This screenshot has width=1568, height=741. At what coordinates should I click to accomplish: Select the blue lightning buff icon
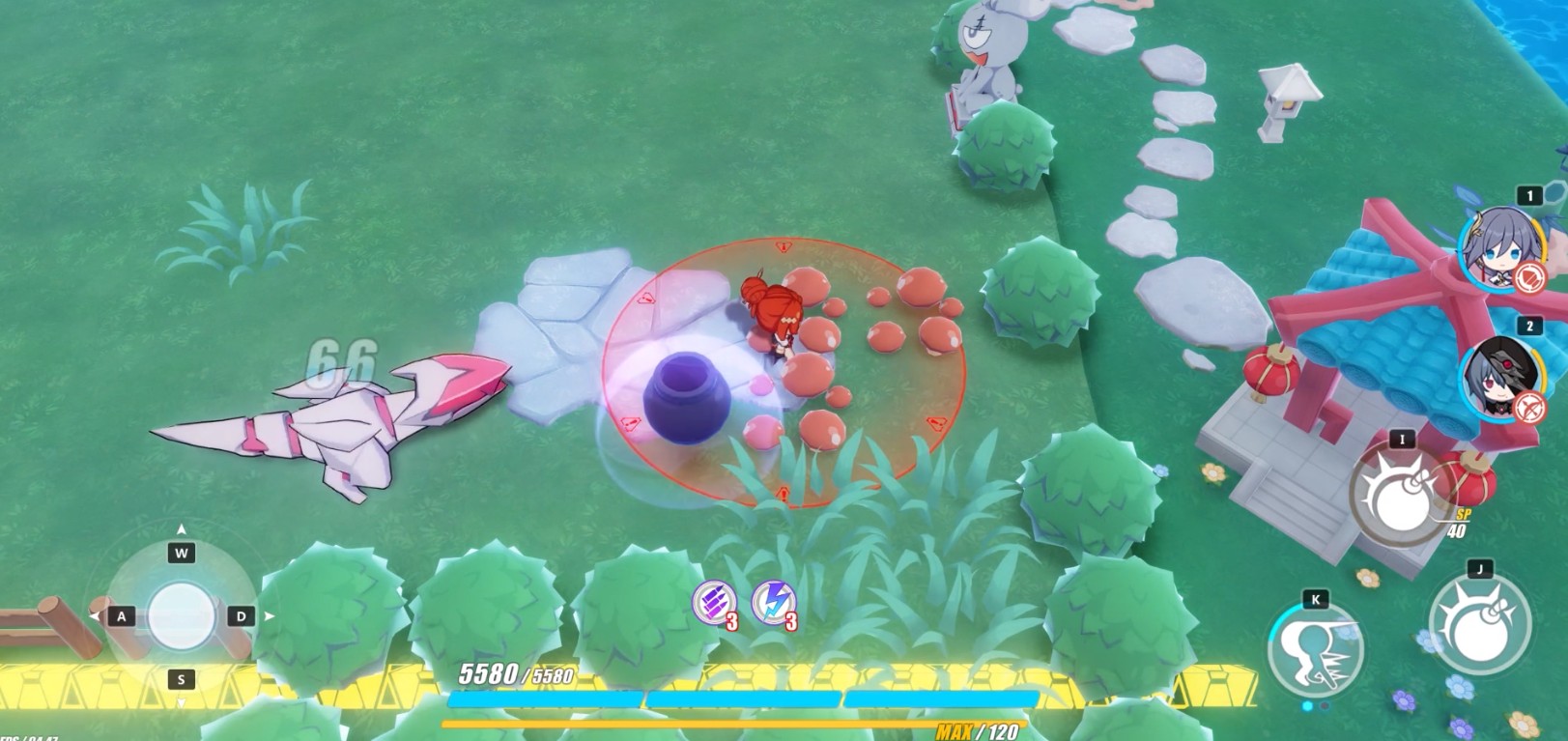click(x=773, y=603)
